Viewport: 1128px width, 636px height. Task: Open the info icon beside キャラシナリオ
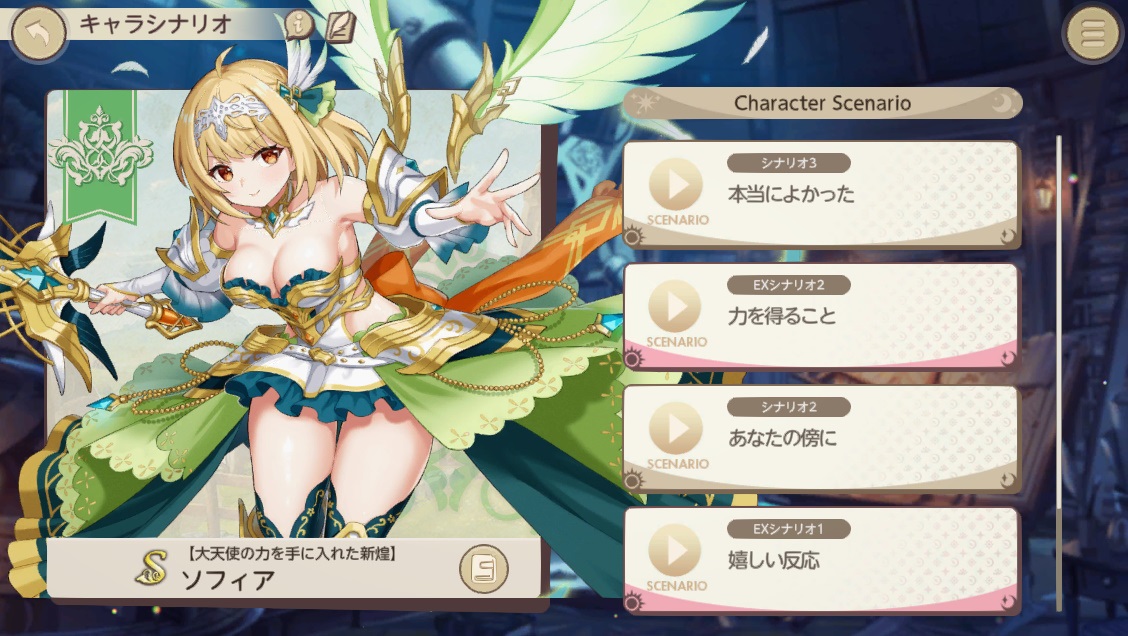[298, 26]
